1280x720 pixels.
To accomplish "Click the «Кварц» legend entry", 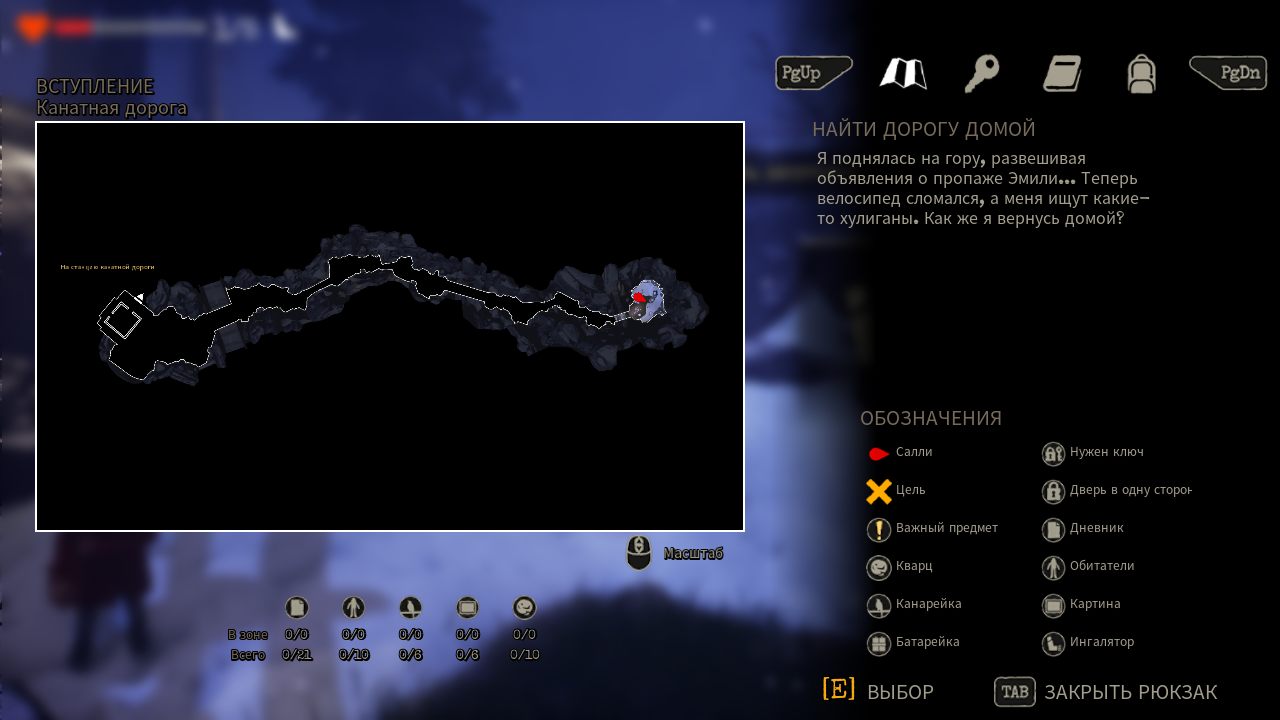I will pyautogui.click(x=900, y=566).
